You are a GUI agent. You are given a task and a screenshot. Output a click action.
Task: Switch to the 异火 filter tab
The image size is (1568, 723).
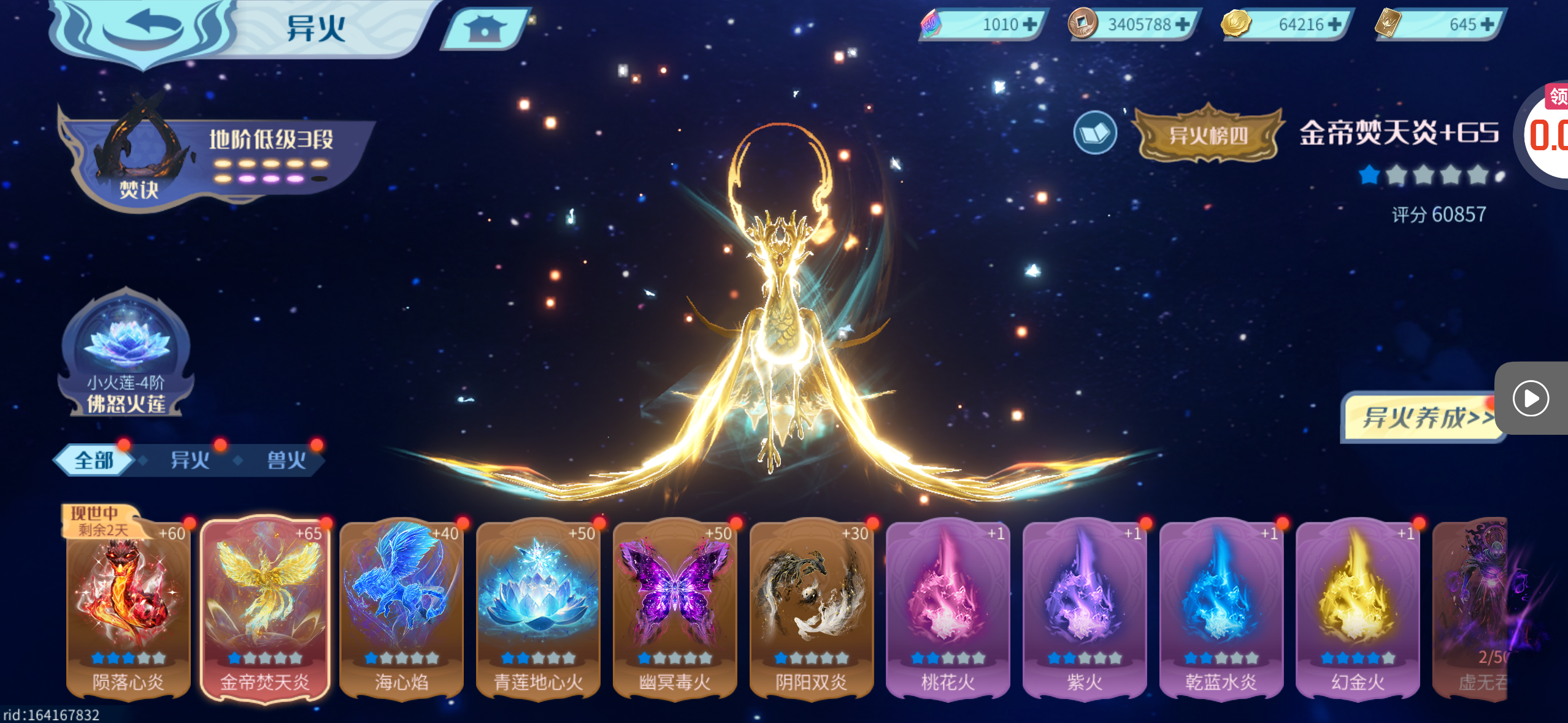coord(190,460)
